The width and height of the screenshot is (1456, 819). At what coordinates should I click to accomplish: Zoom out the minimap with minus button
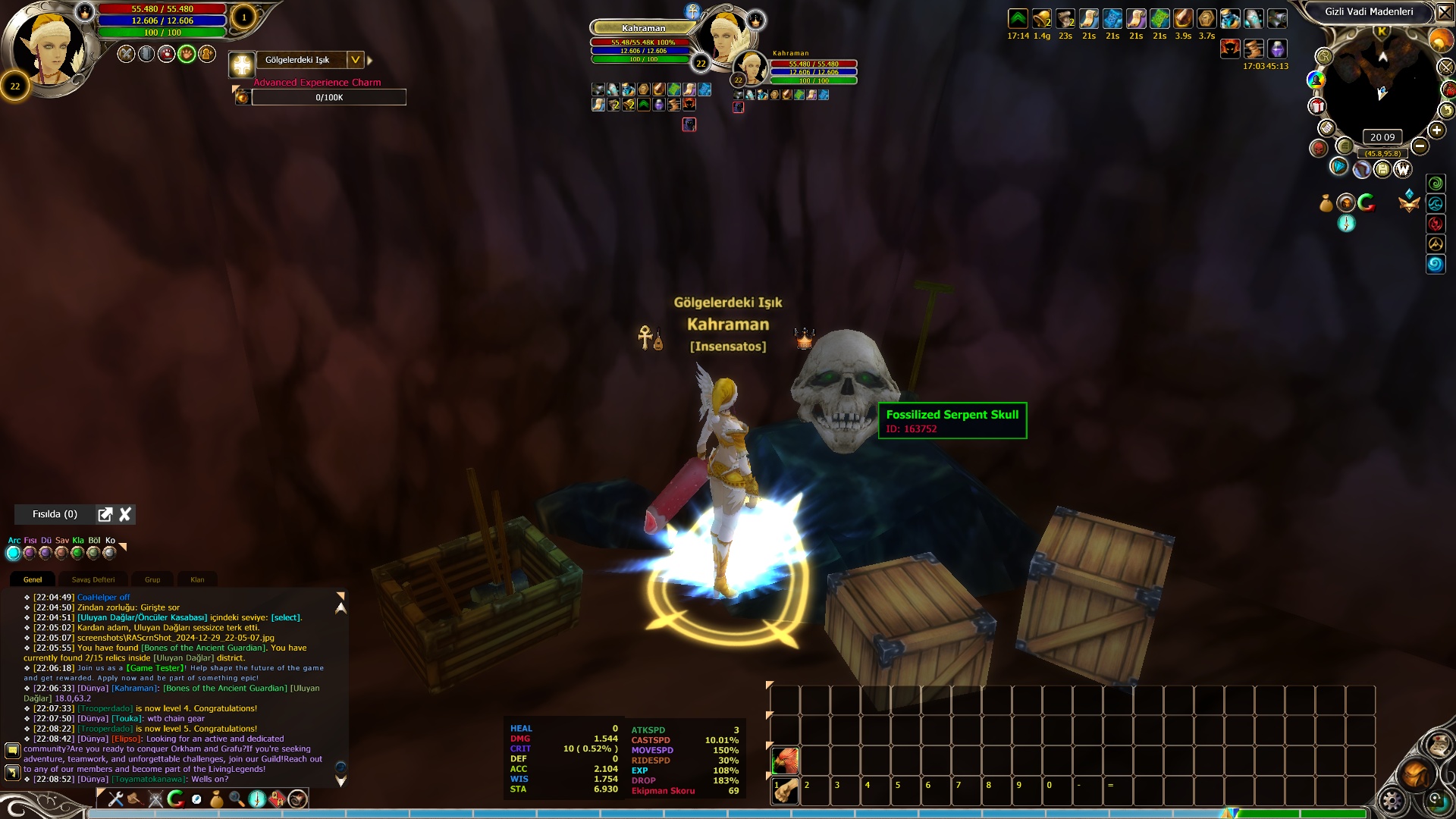click(1420, 146)
